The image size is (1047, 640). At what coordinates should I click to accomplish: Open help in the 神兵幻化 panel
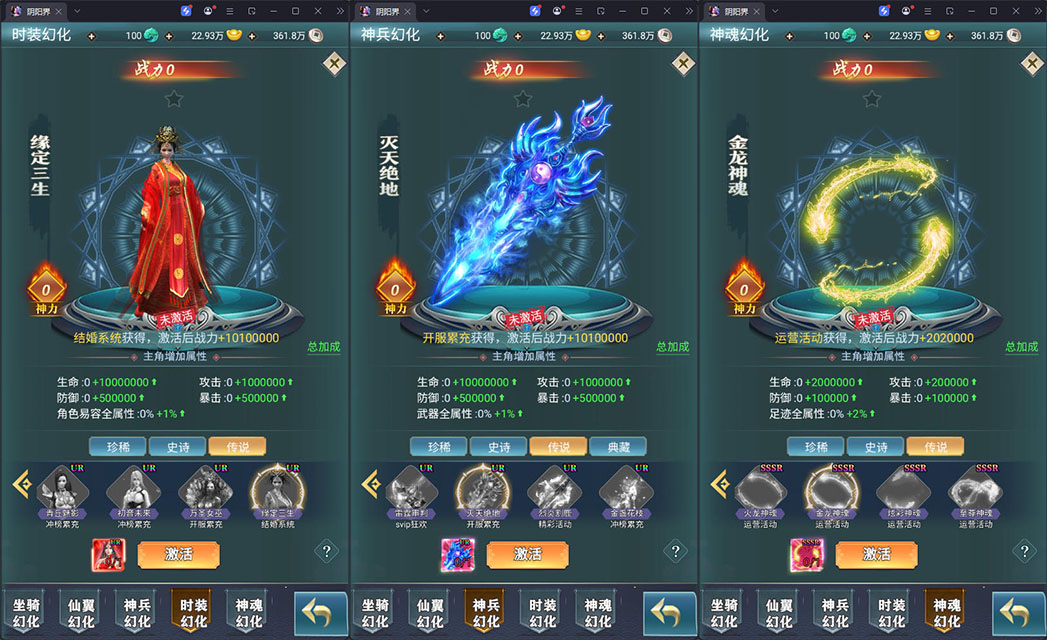[x=675, y=551]
